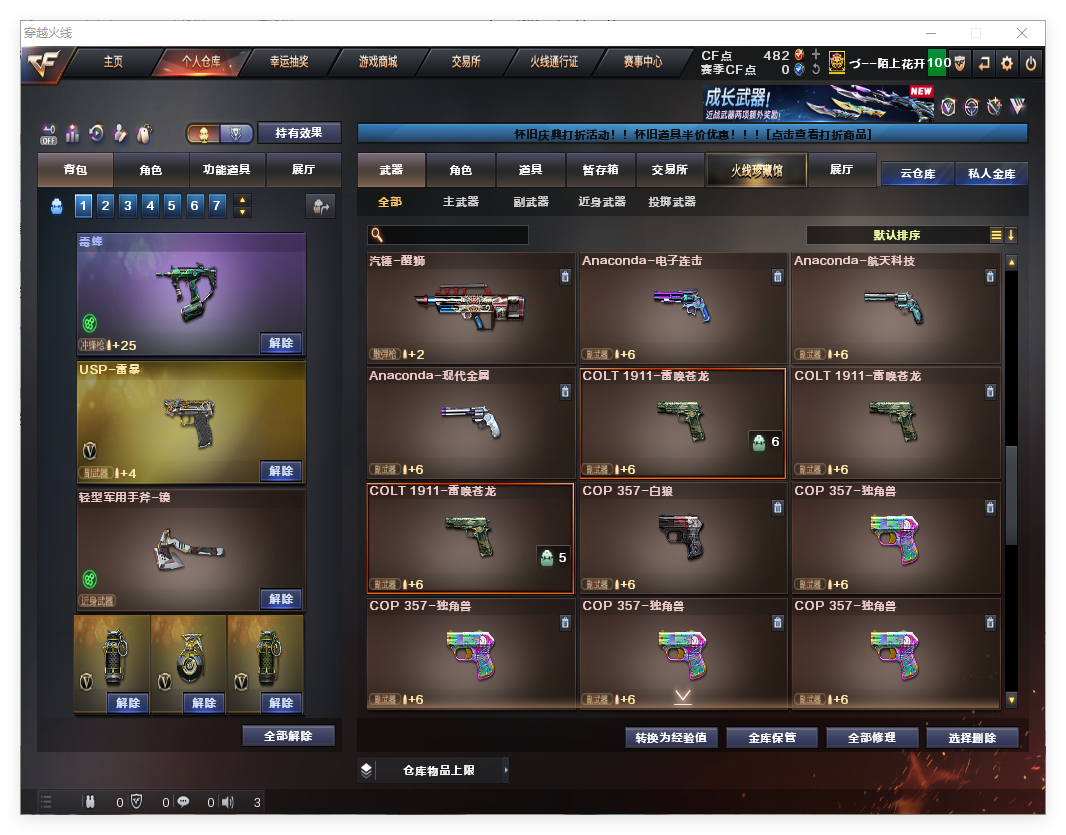
Task: Select the COP 357-白狼 pistol item
Action: [682, 537]
